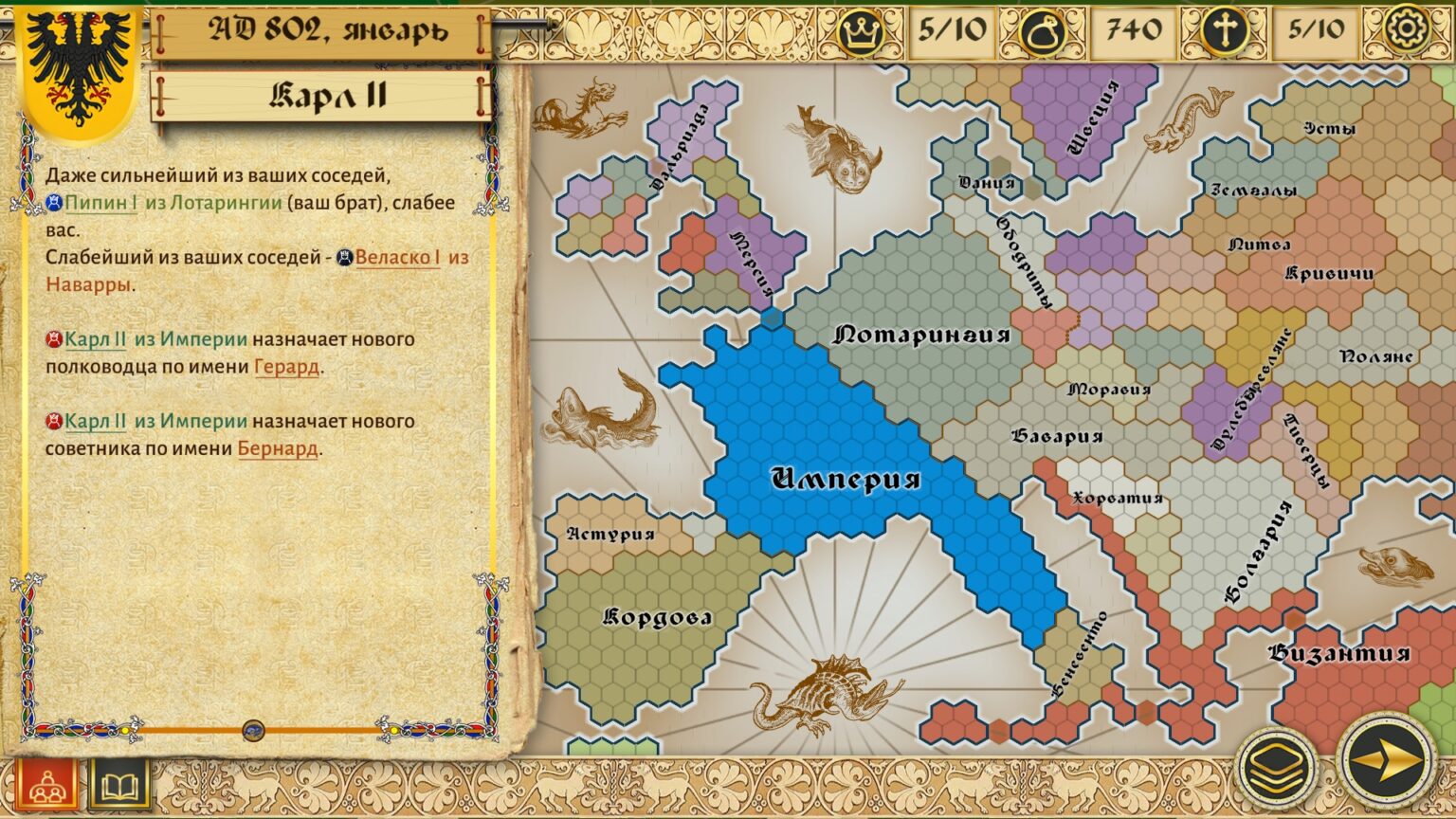The image size is (1456, 819).
Task: Open the settings gear menu
Action: [x=1407, y=28]
